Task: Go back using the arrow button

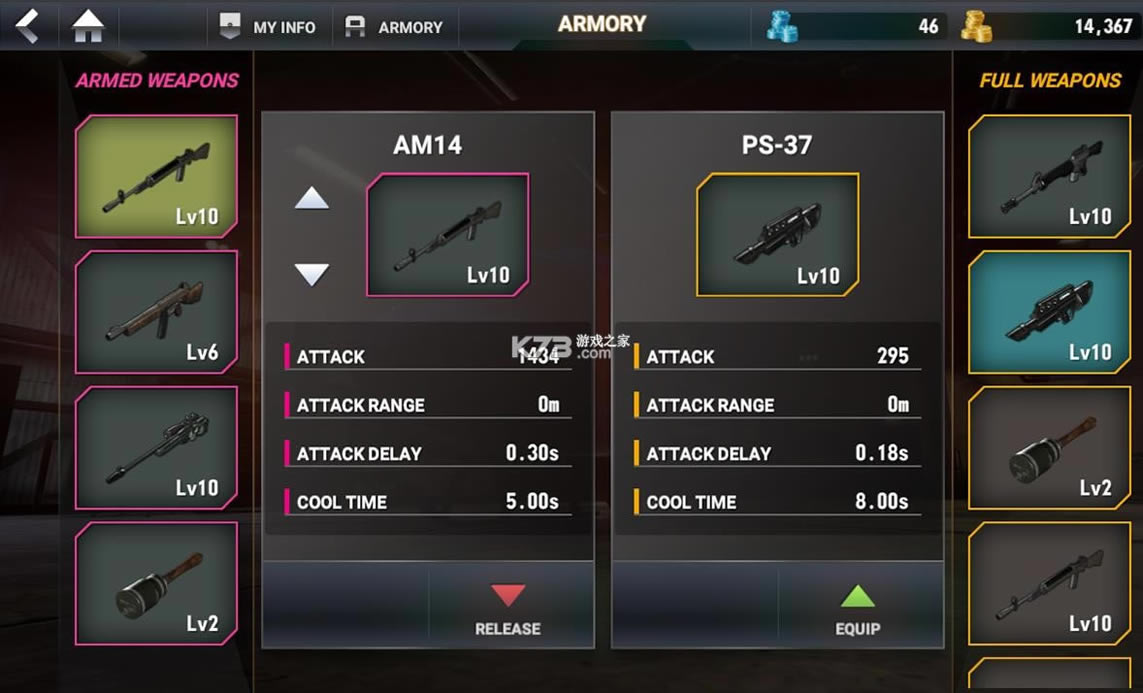Action: 27,25
